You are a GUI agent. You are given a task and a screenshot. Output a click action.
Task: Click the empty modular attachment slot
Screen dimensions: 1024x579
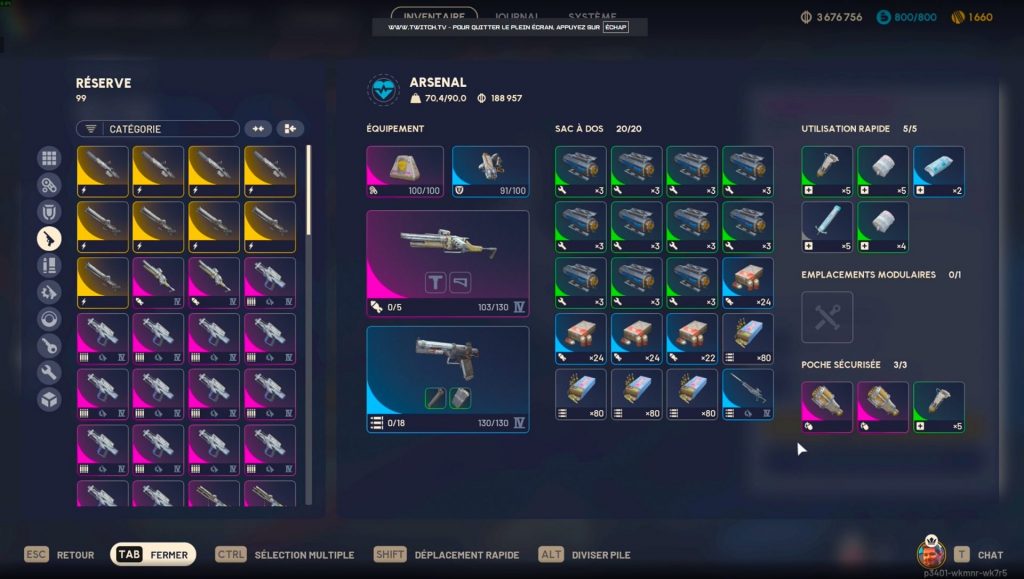827,317
